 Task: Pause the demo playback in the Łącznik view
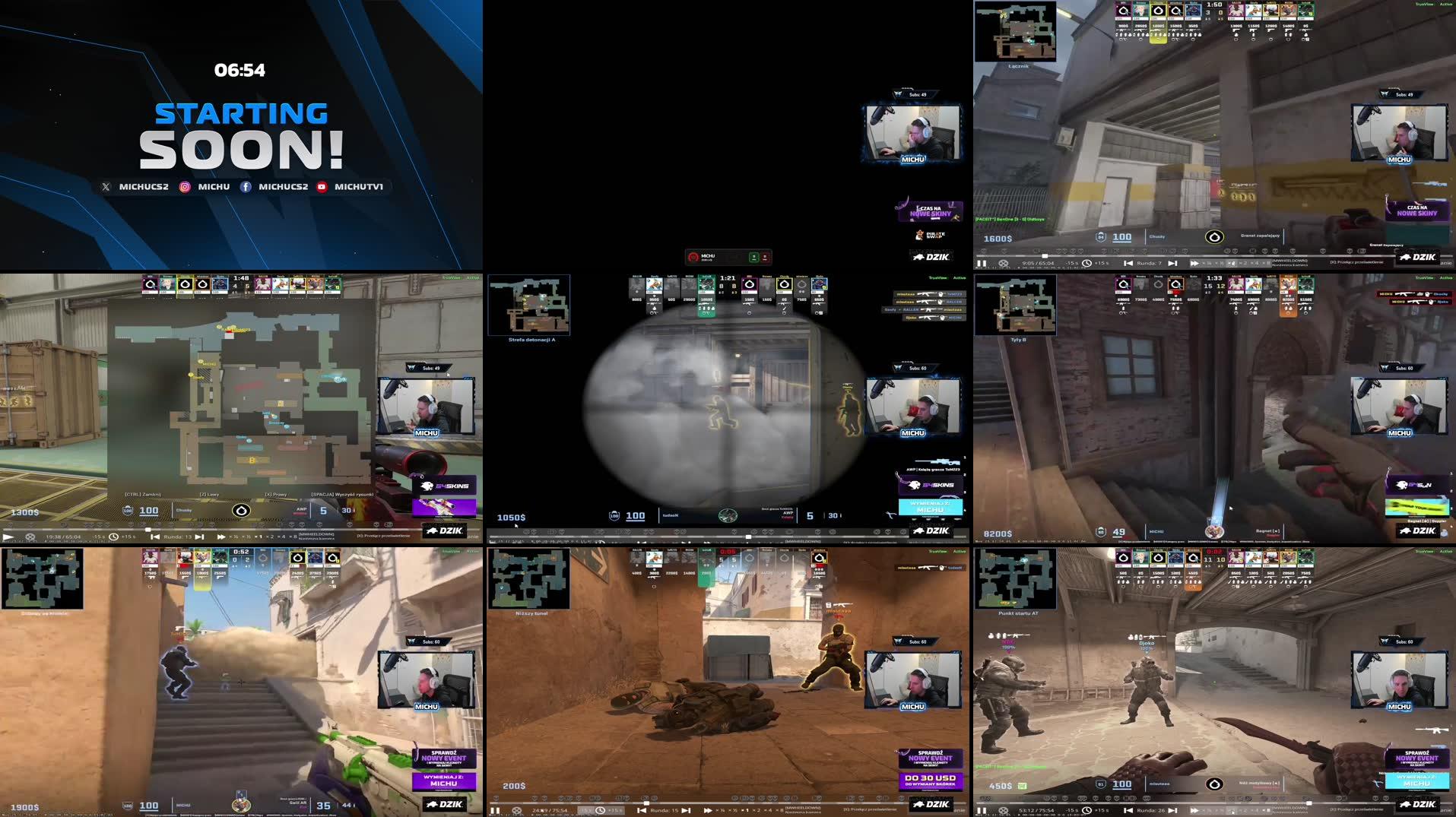(982, 262)
